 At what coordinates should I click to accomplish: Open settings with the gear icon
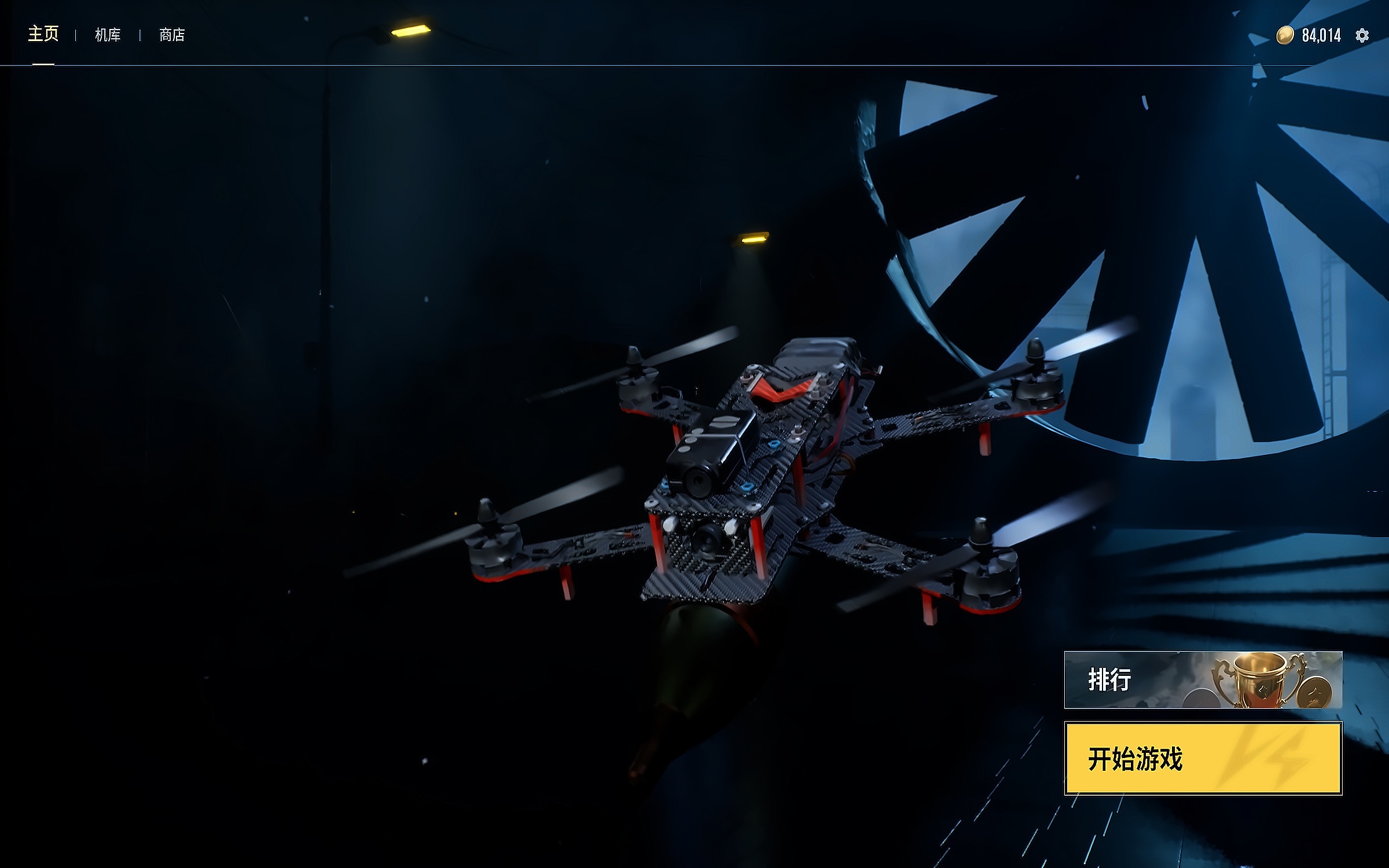1362,36
